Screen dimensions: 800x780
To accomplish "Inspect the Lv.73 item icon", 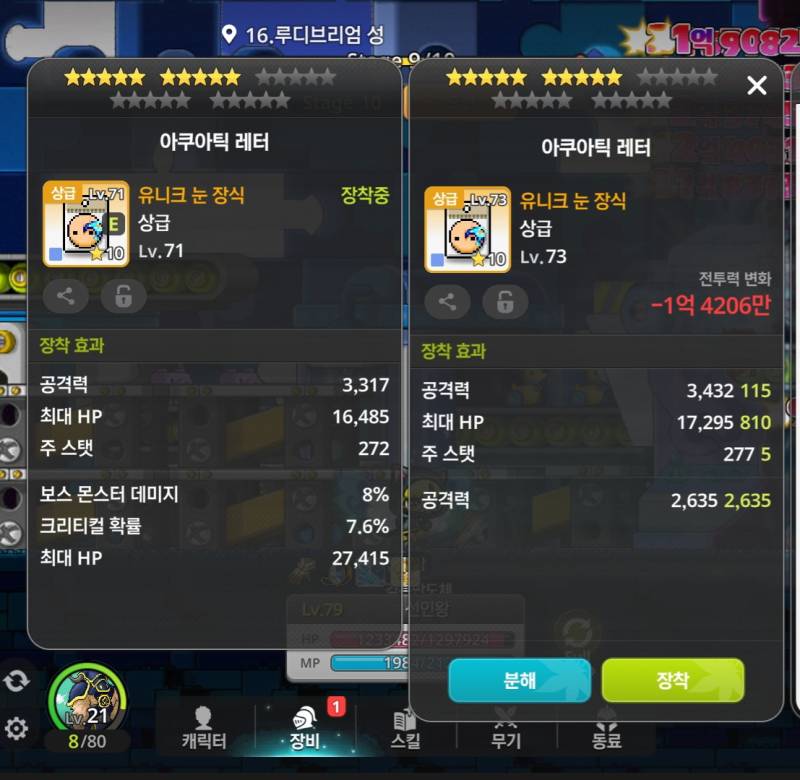I will 468,230.
